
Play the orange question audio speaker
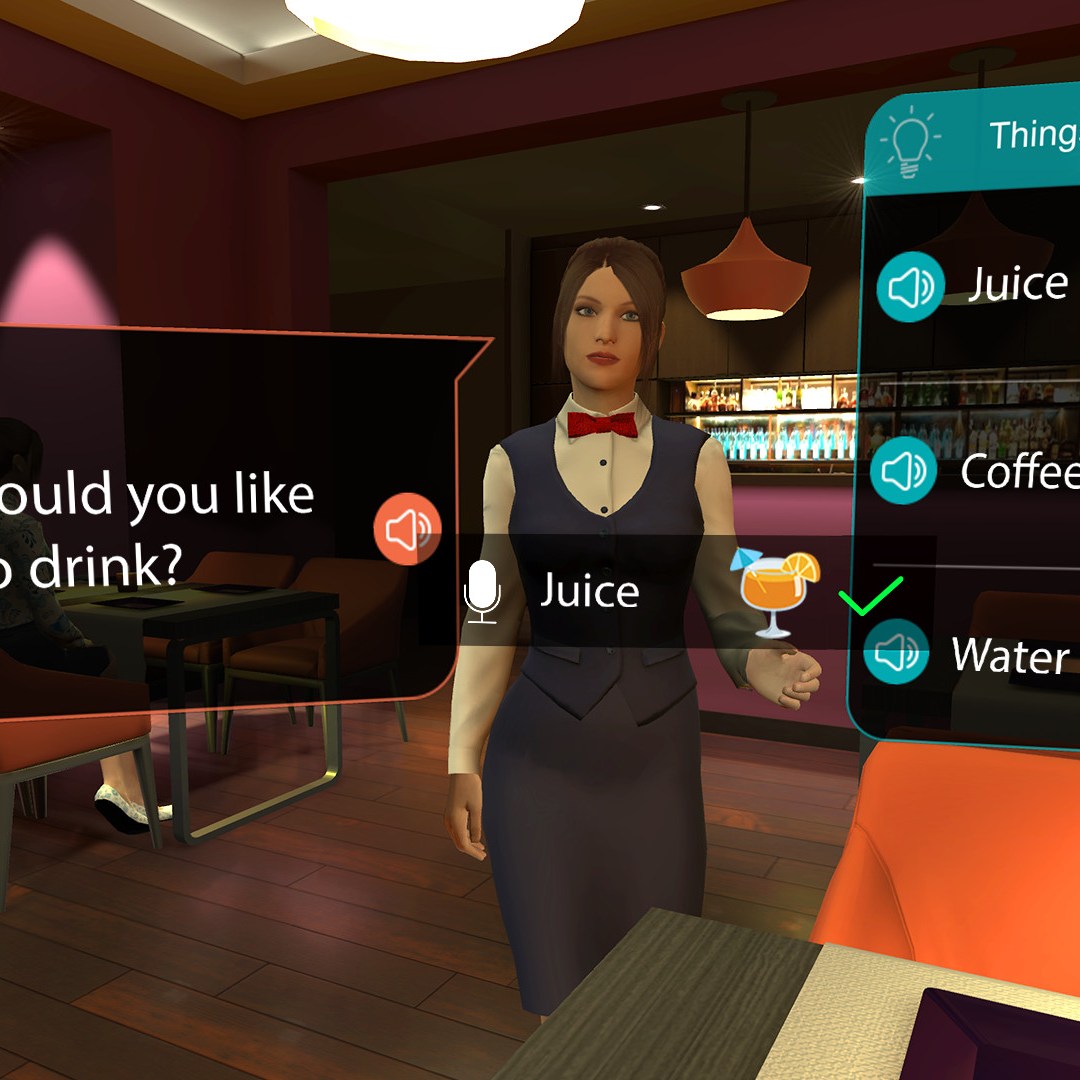click(407, 528)
